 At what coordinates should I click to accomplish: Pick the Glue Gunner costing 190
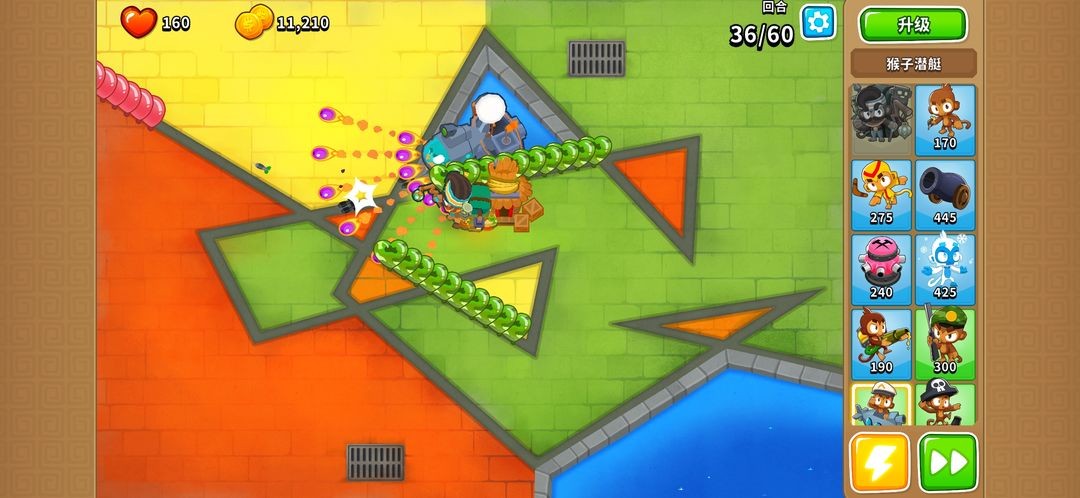tap(880, 342)
